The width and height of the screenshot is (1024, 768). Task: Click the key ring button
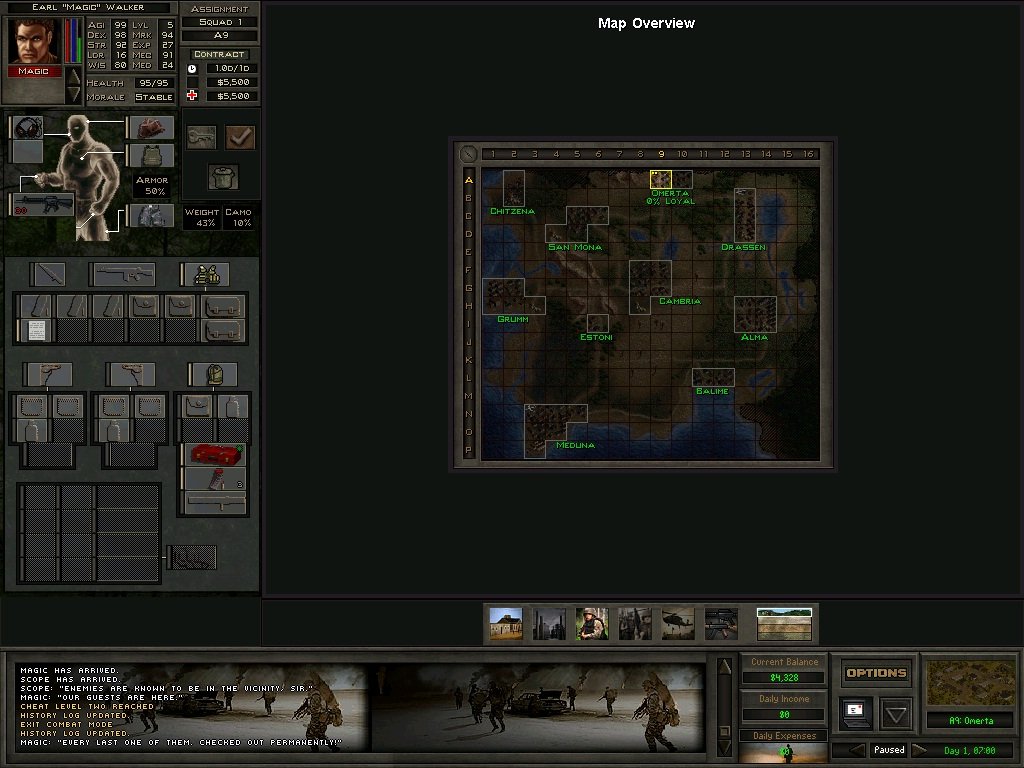click(x=201, y=137)
